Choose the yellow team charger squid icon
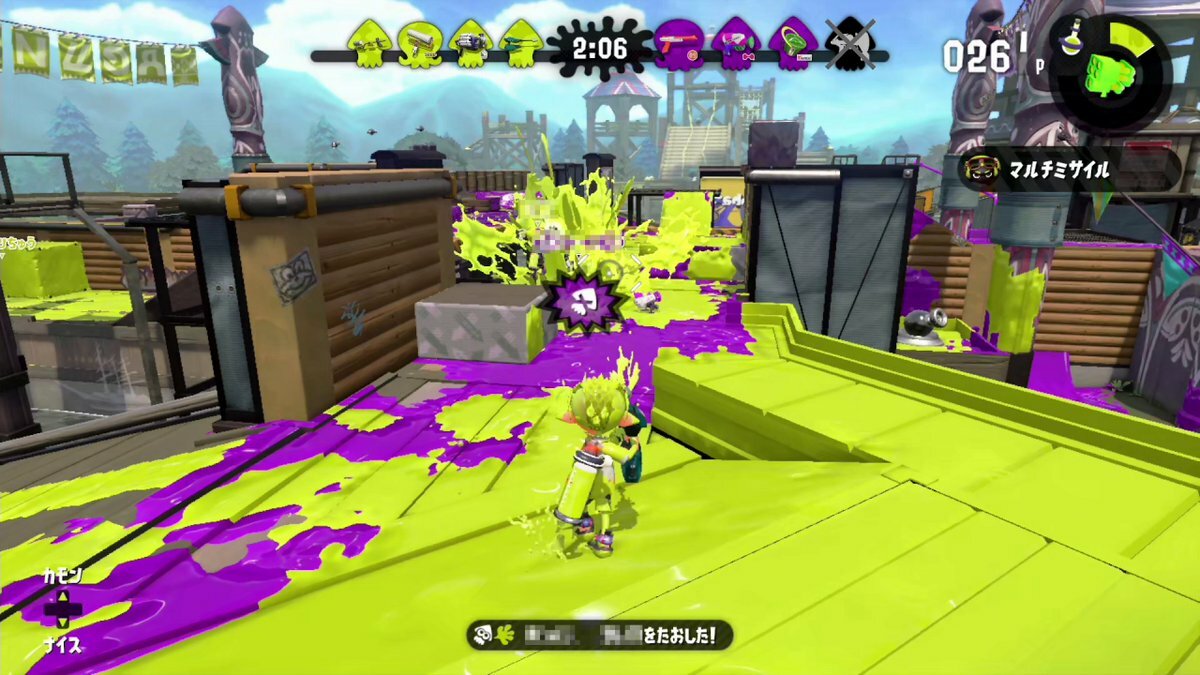This screenshot has height=675, width=1200. coord(521,42)
